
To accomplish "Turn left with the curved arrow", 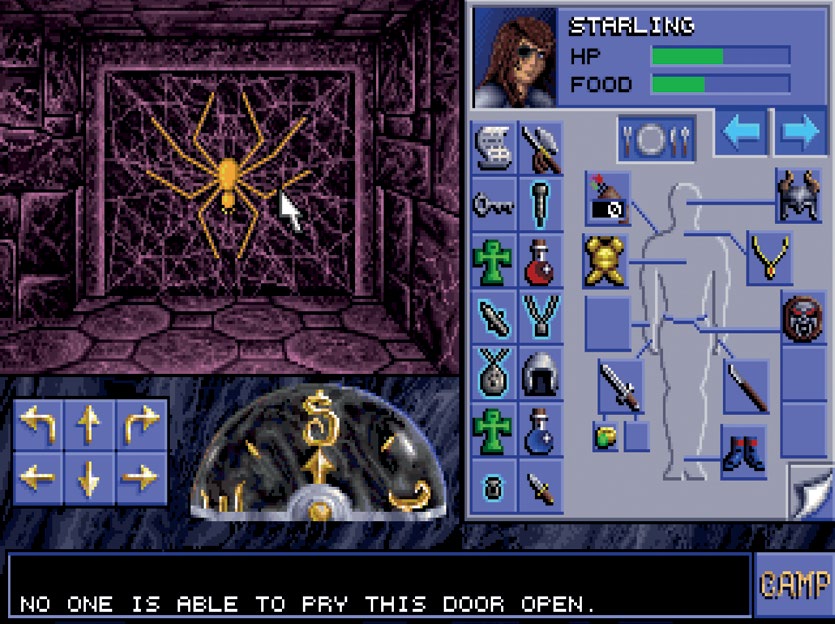I will tap(38, 426).
